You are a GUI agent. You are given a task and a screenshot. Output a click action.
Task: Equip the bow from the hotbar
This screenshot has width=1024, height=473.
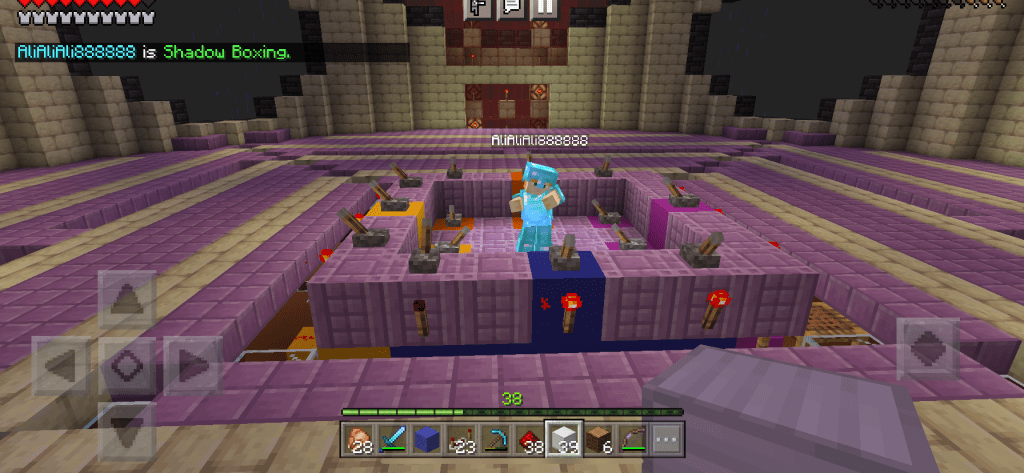tap(631, 438)
